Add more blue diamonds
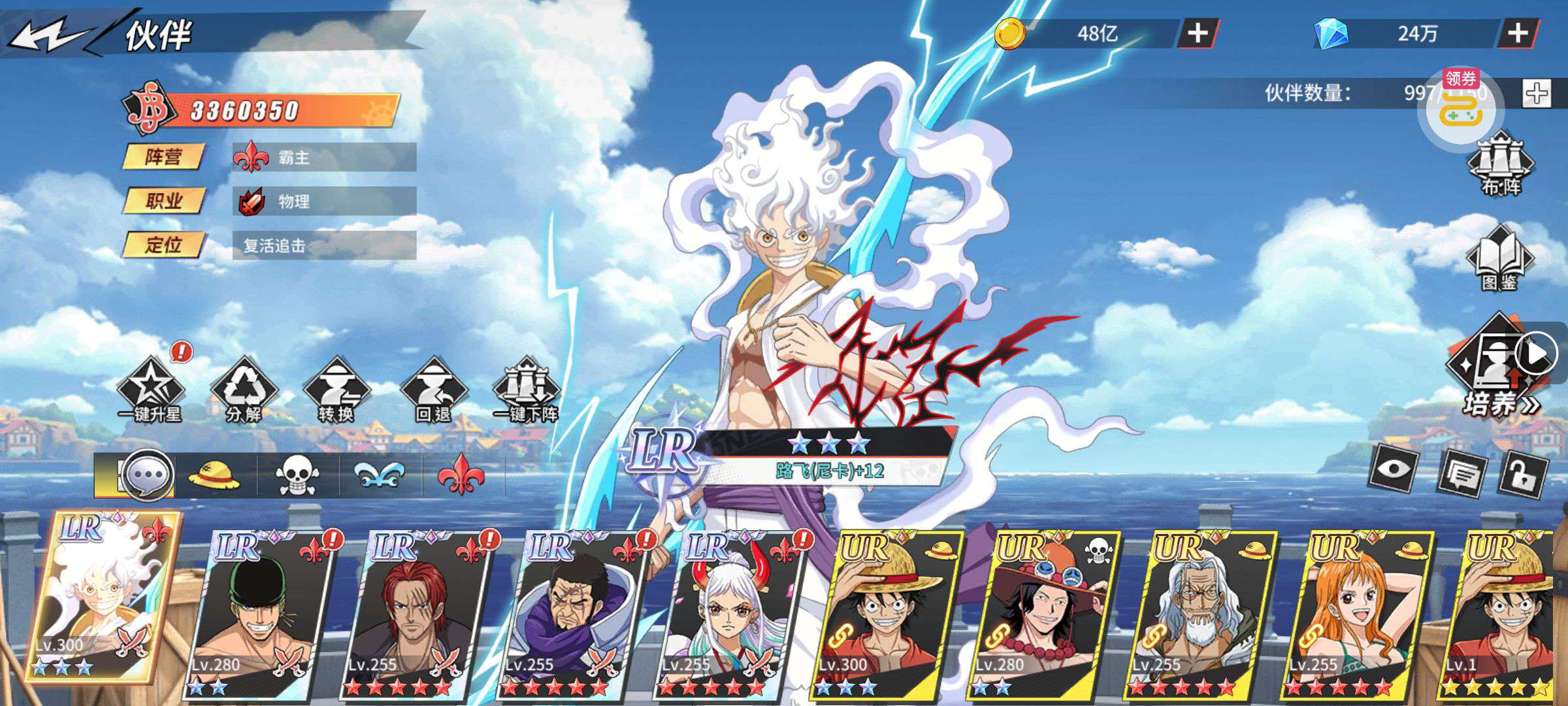 click(x=1517, y=33)
